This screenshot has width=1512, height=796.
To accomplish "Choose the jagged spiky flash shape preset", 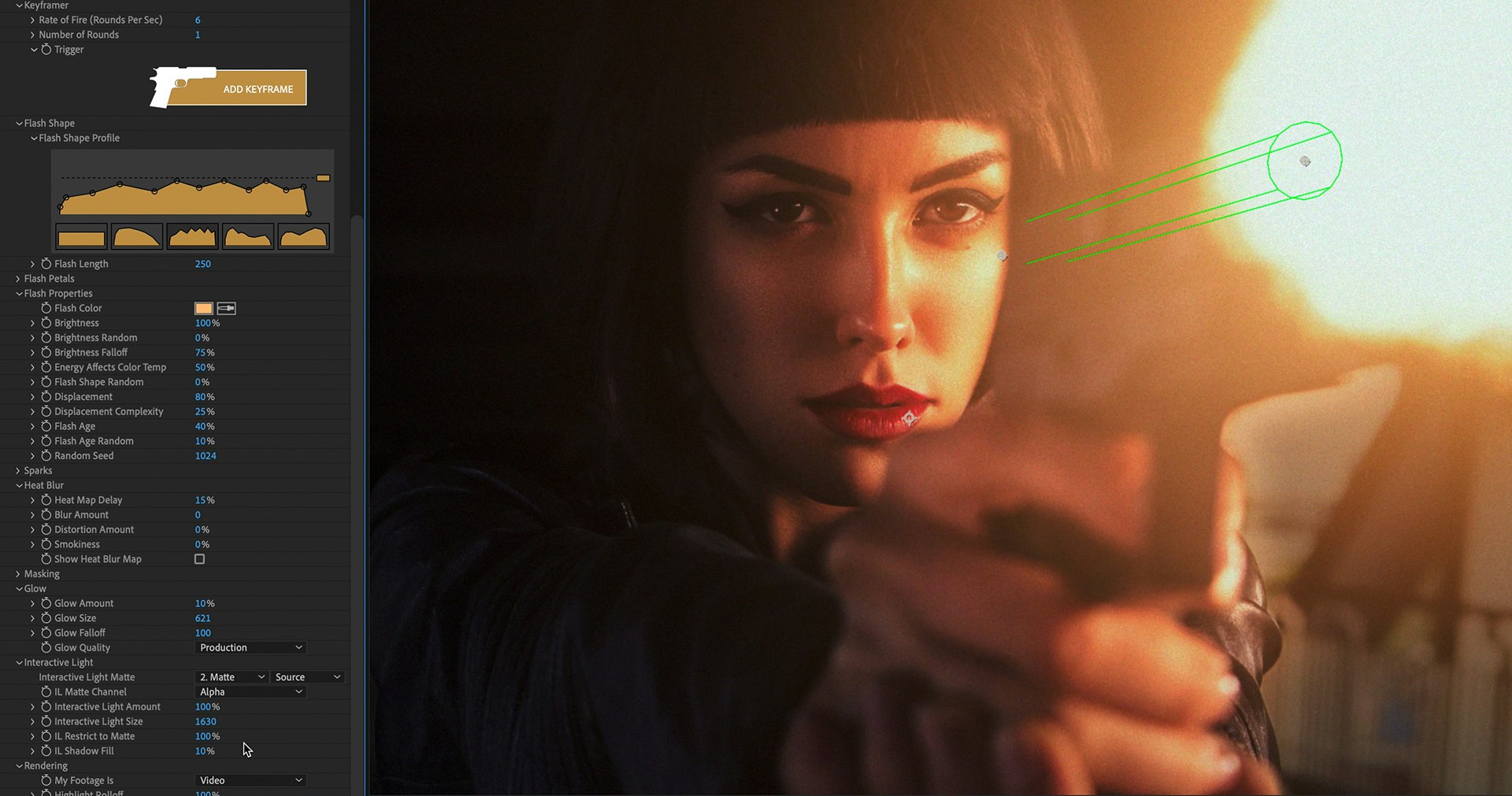I will pyautogui.click(x=192, y=236).
